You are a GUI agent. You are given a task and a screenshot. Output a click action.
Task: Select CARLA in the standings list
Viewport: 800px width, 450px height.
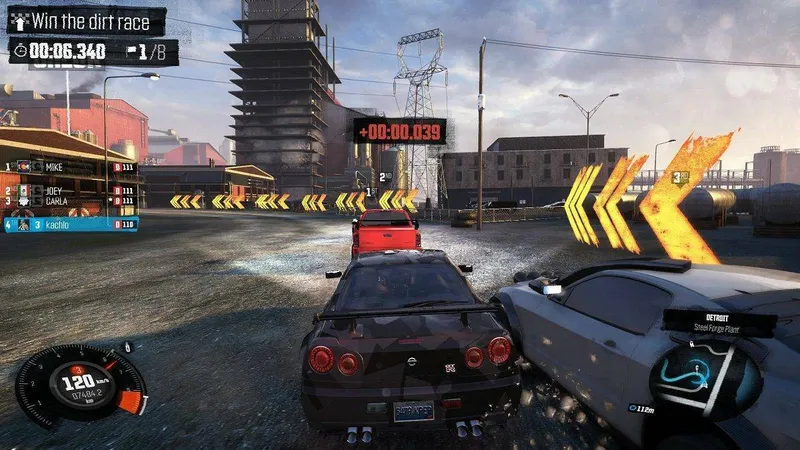[70, 201]
